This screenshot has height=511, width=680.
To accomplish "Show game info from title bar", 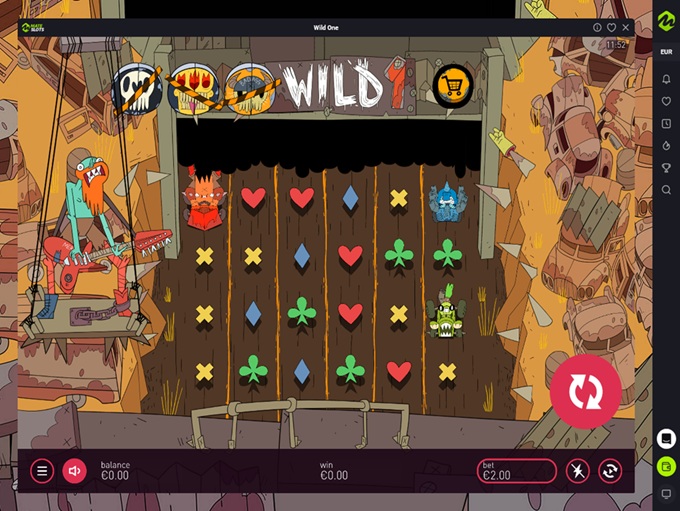I will pyautogui.click(x=597, y=27).
